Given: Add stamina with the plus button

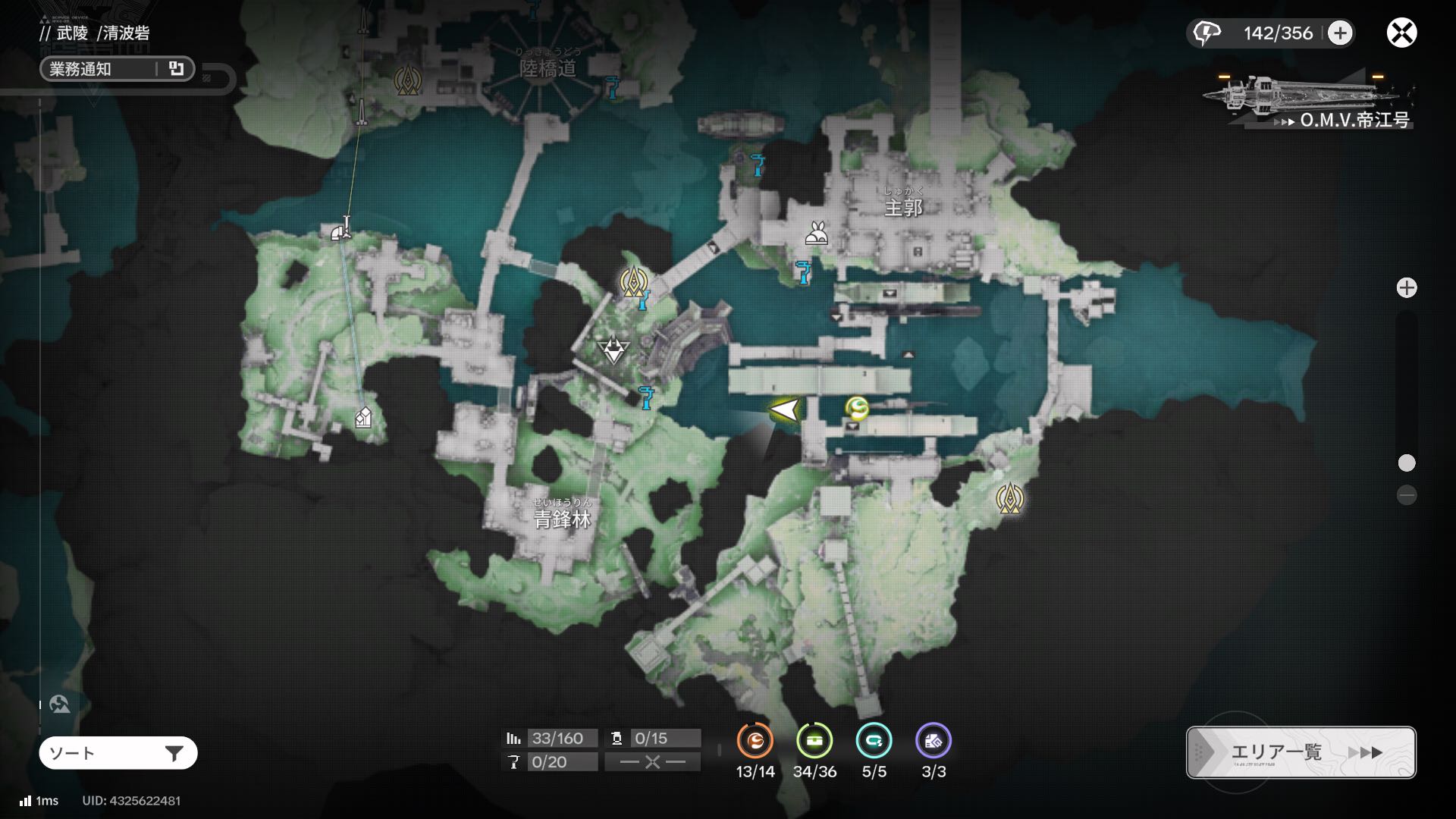Looking at the screenshot, I should (x=1340, y=33).
